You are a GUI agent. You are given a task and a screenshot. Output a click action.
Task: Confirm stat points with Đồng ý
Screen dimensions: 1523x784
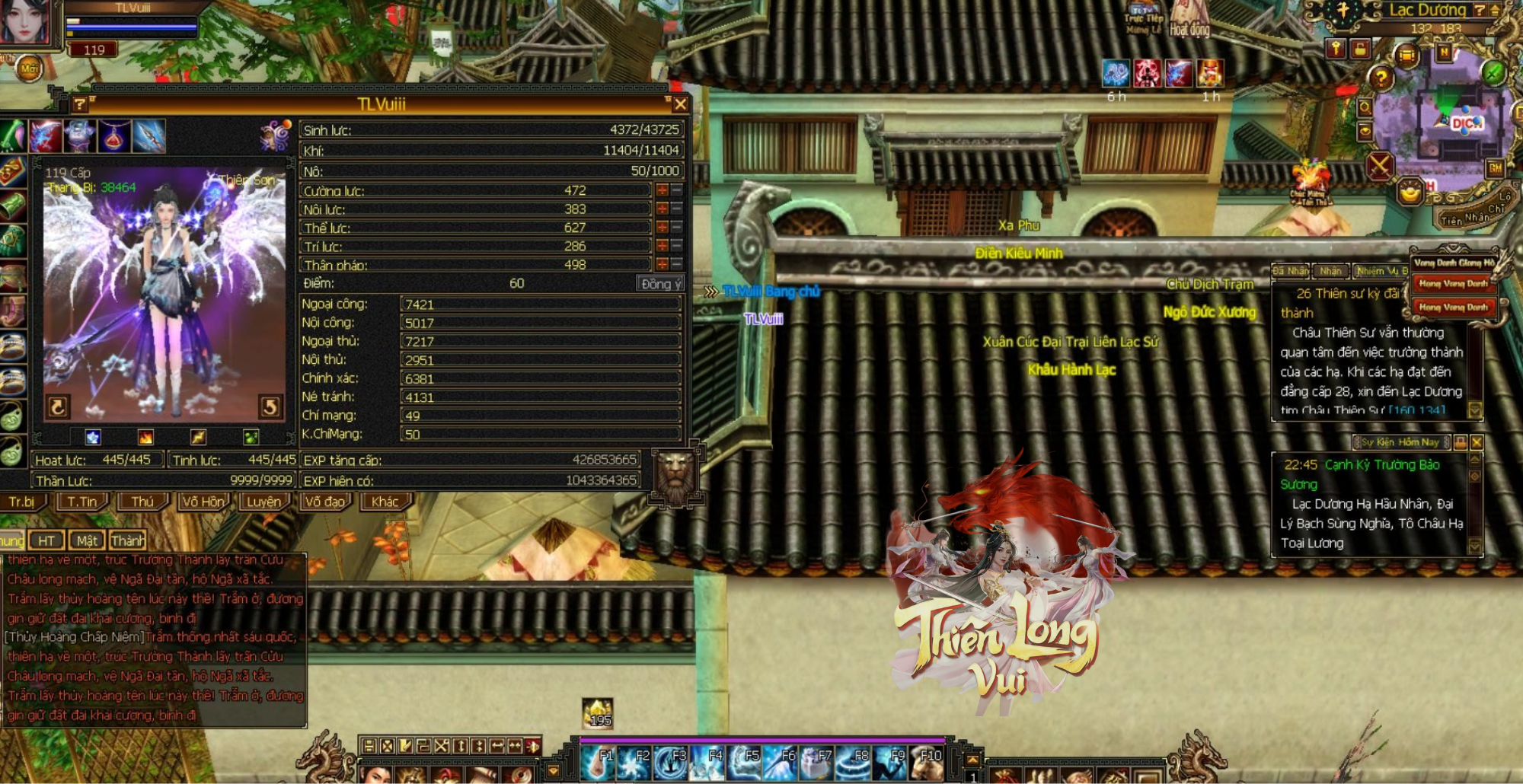coord(659,284)
